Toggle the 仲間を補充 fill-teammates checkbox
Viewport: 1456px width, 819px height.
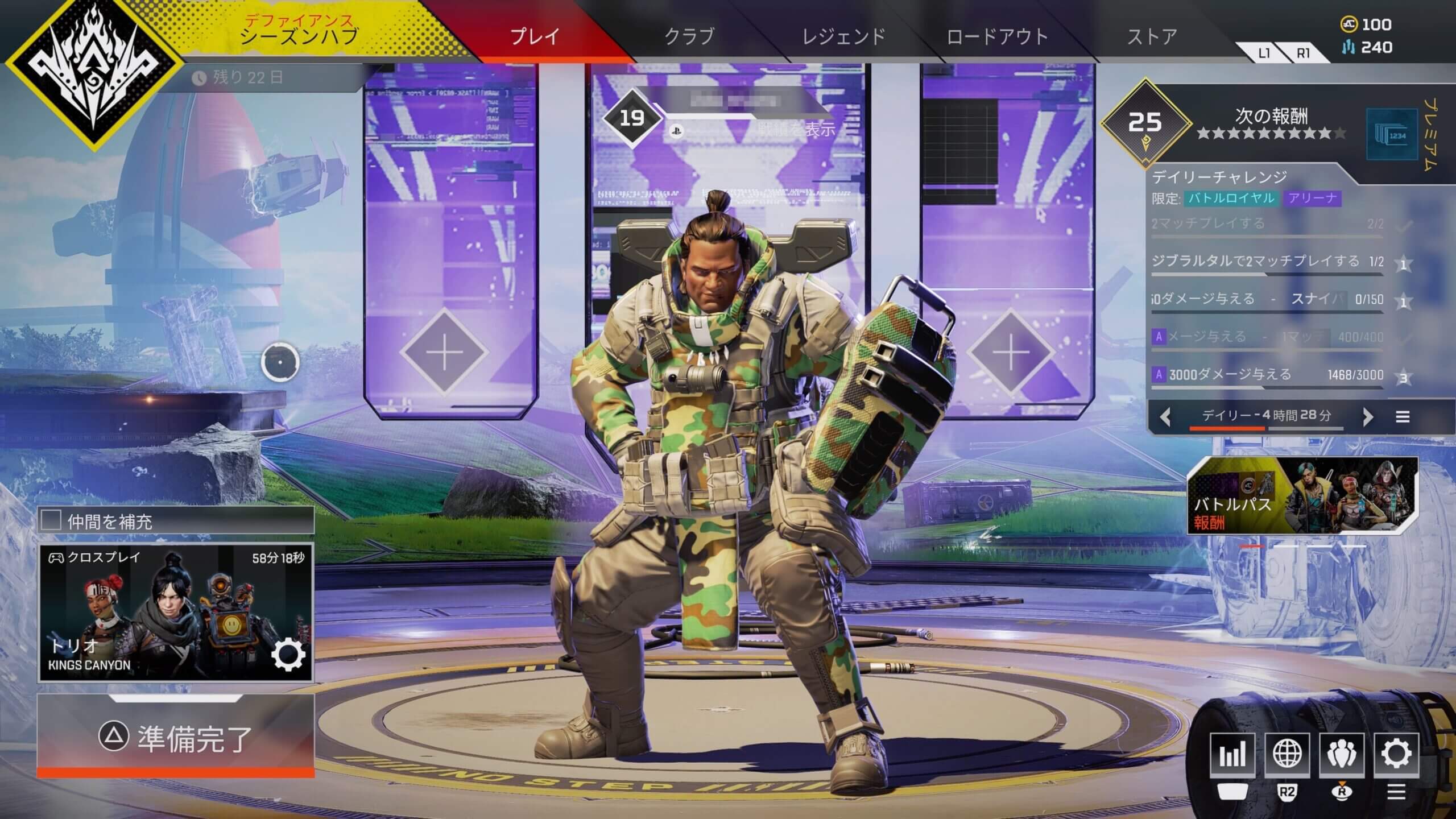51,520
